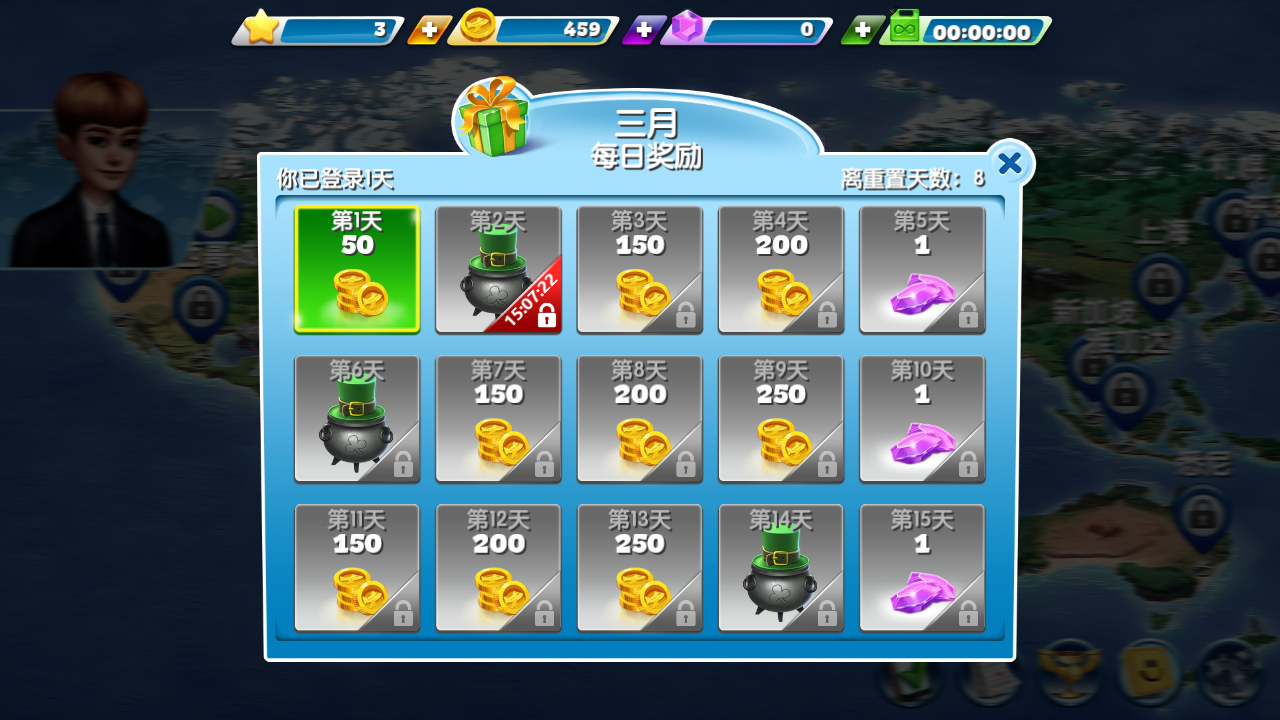Buy purple gems with the purple plus button
The width and height of the screenshot is (1280, 720).
click(644, 31)
